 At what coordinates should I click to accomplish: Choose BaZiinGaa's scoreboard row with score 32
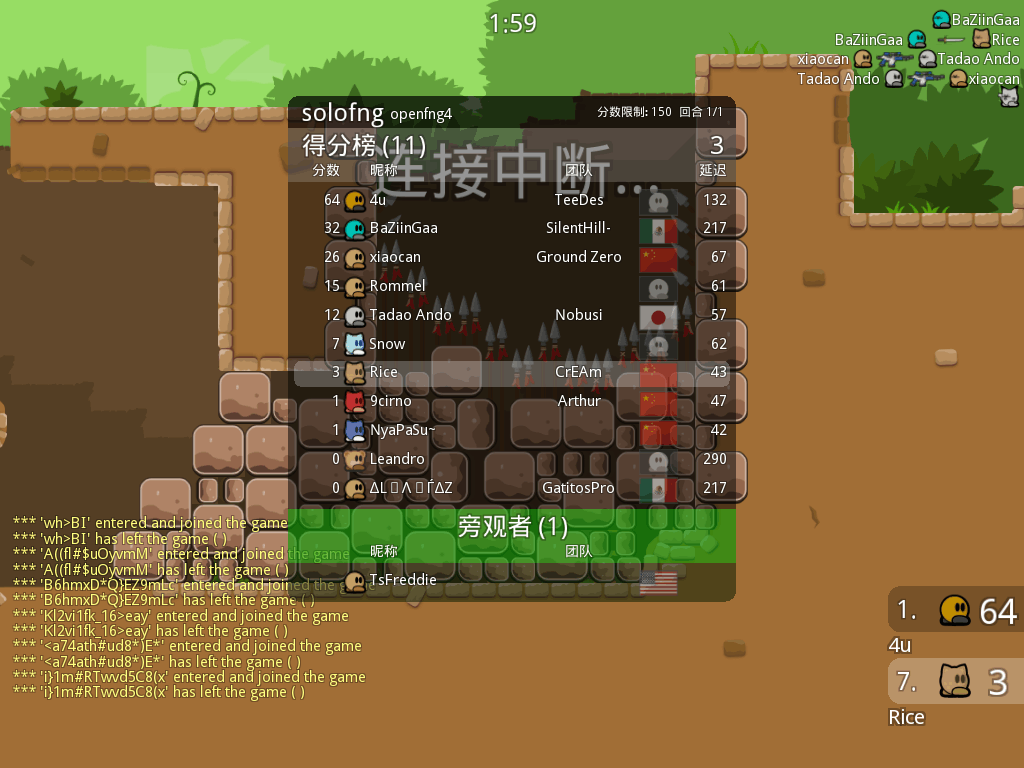click(x=511, y=228)
